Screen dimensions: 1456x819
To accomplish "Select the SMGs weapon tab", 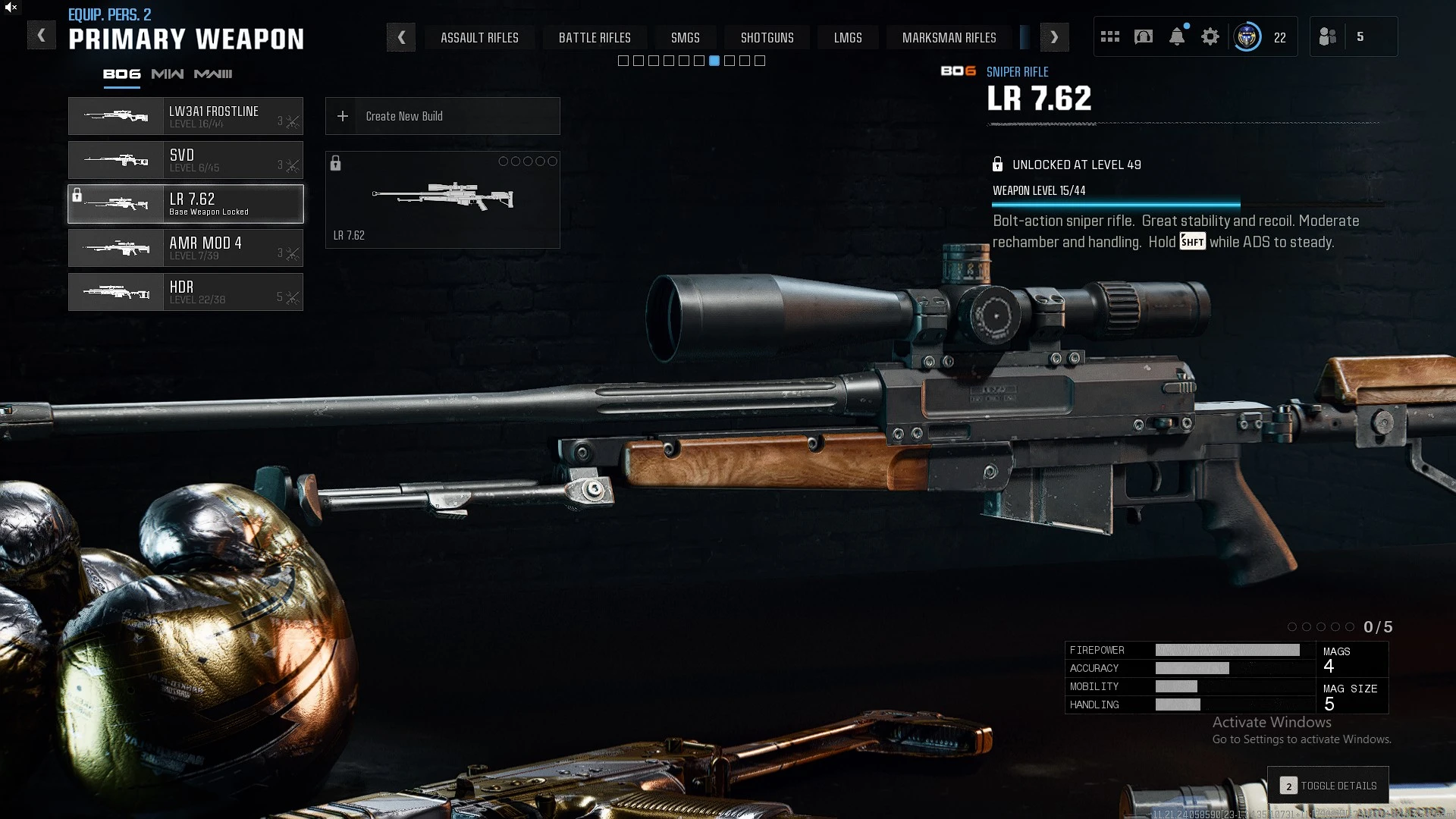I will [685, 38].
